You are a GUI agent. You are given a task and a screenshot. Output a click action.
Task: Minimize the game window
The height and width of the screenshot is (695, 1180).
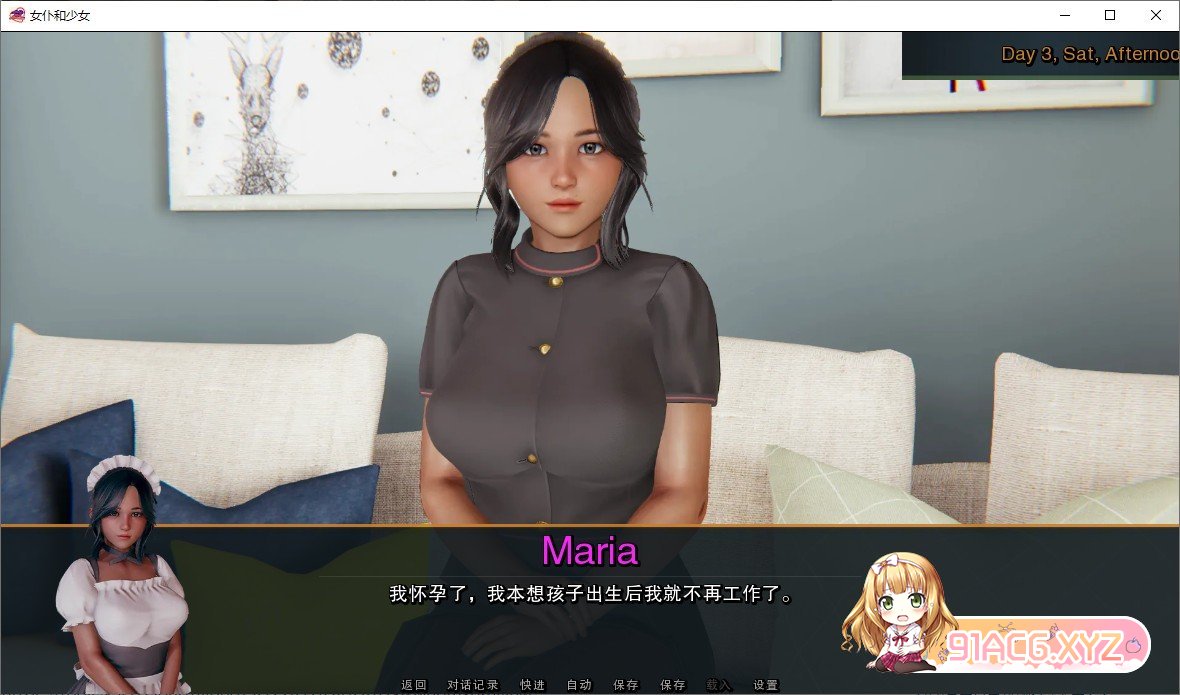pos(1063,15)
